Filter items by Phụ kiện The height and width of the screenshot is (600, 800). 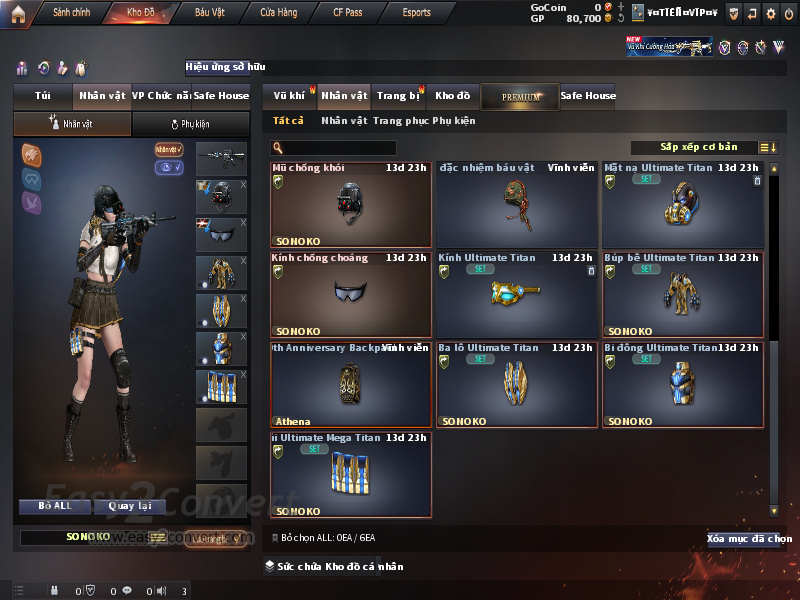pyautogui.click(x=453, y=121)
